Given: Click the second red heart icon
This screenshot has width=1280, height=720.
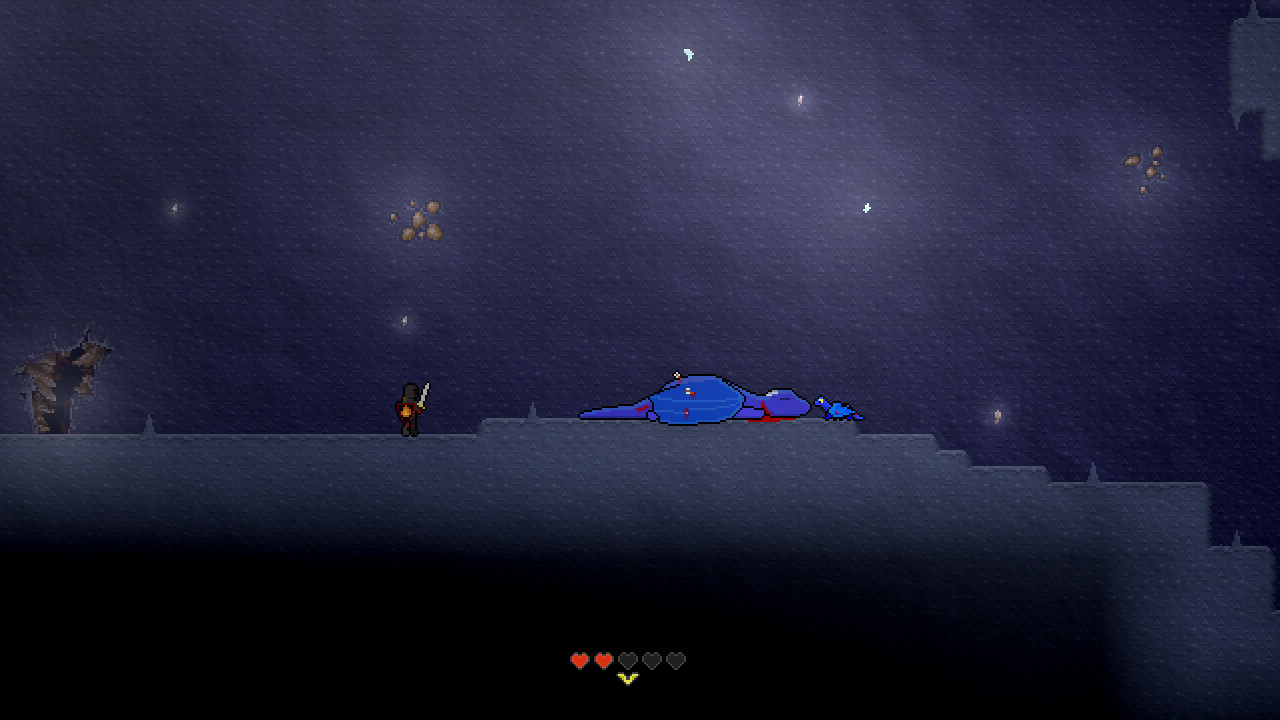Looking at the screenshot, I should click(x=603, y=660).
